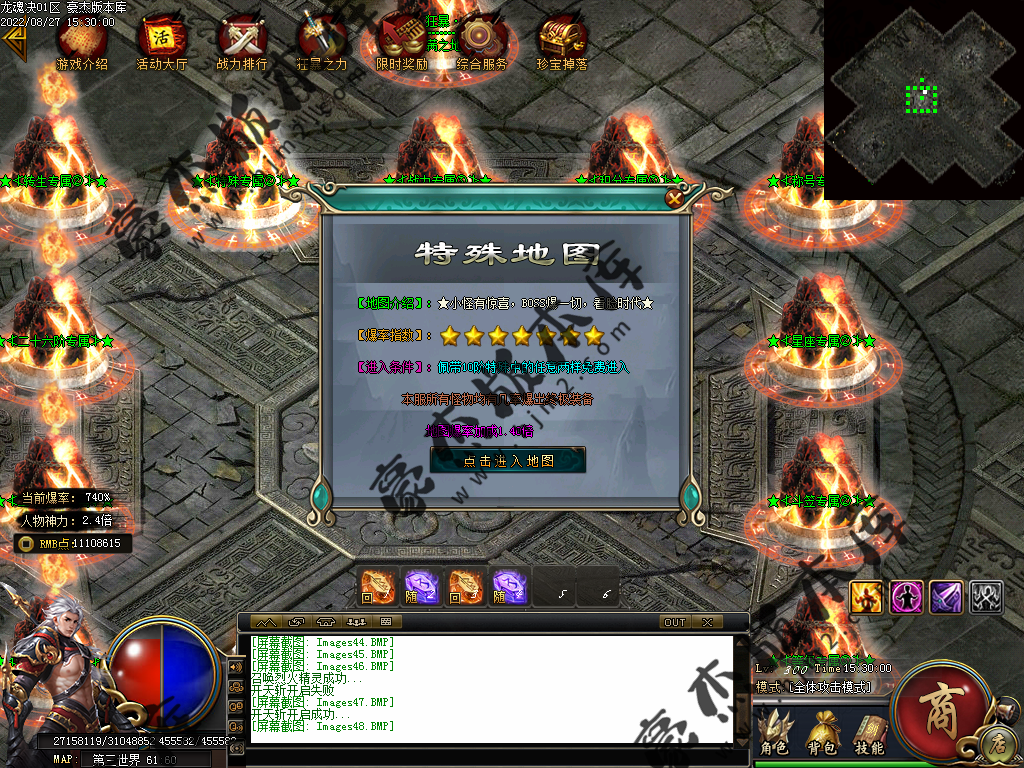This screenshot has width=1024, height=768.
Task: Toggle the sound speaker button beside chat
Action: tap(237, 666)
